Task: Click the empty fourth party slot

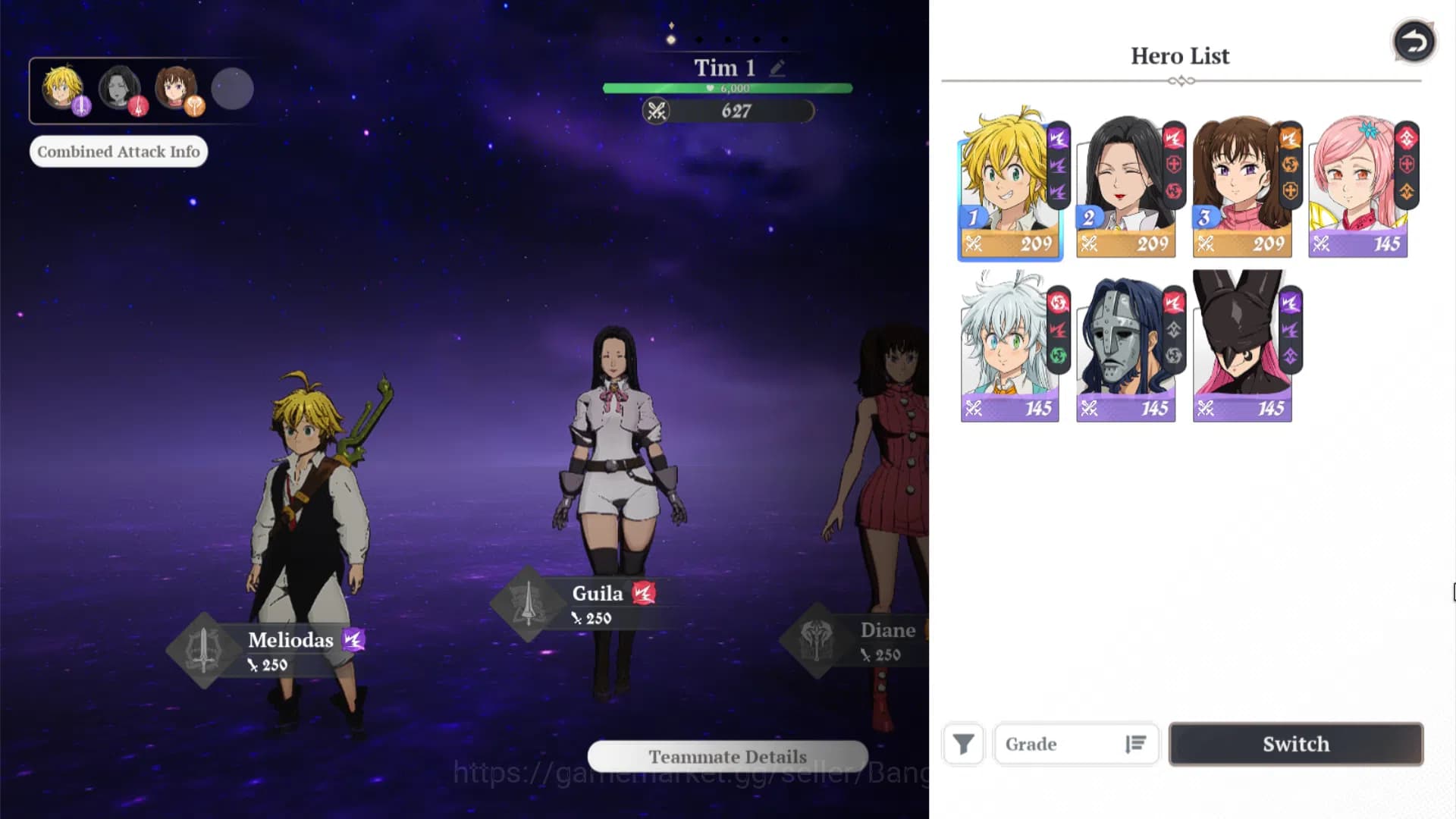Action: pos(232,89)
